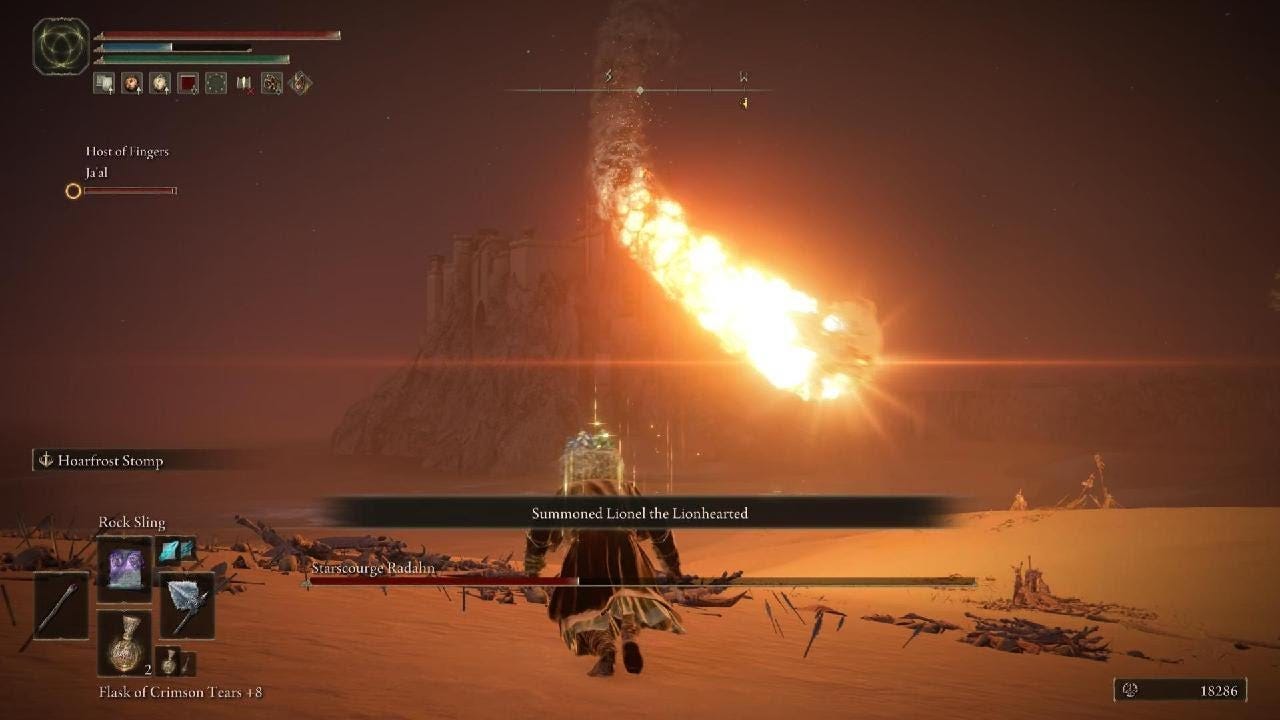Click the Hoarfrost Stomp skill label
The height and width of the screenshot is (720, 1280).
[x=112, y=461]
